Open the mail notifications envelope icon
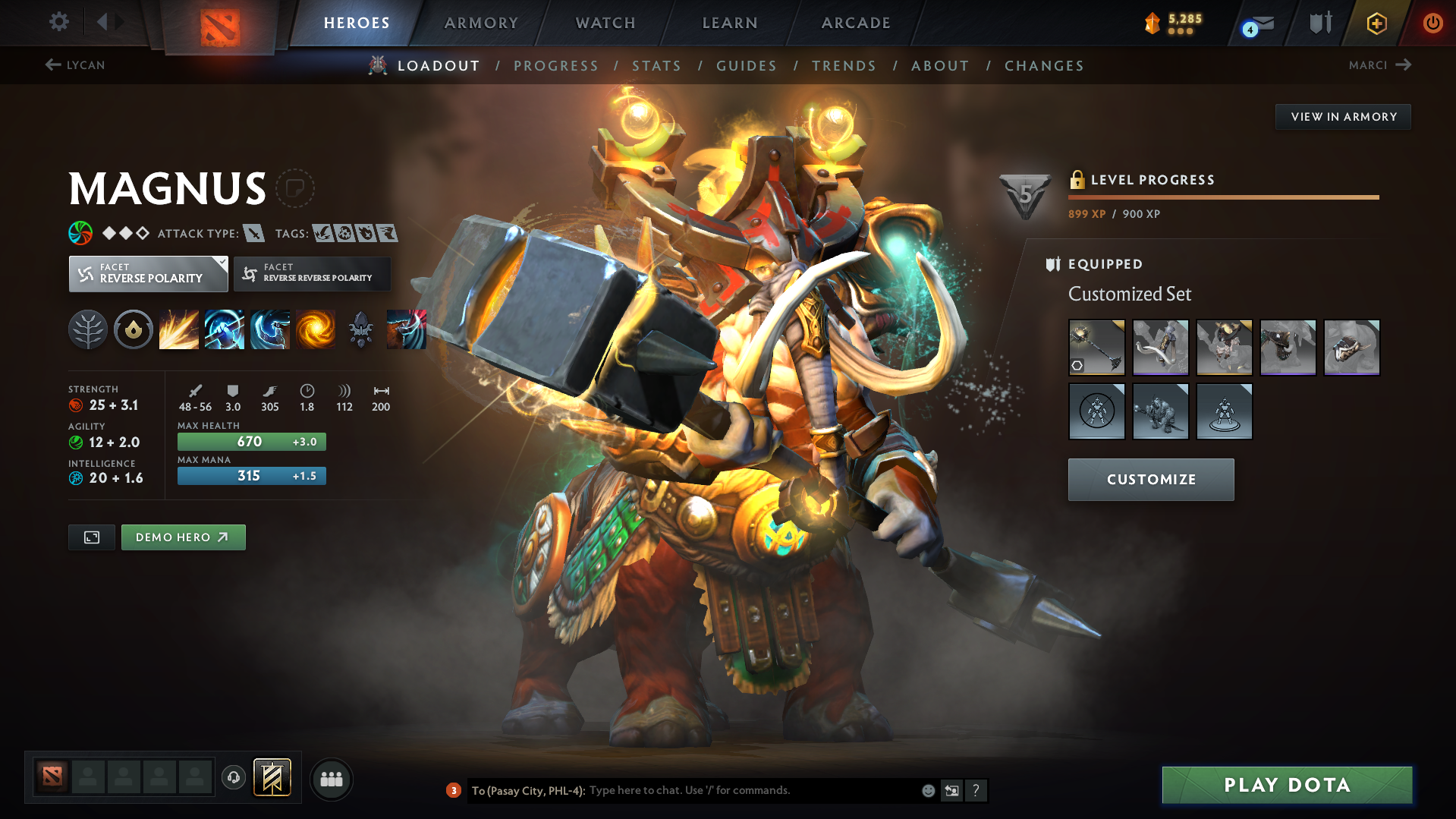This screenshot has width=1456, height=819. (x=1256, y=23)
